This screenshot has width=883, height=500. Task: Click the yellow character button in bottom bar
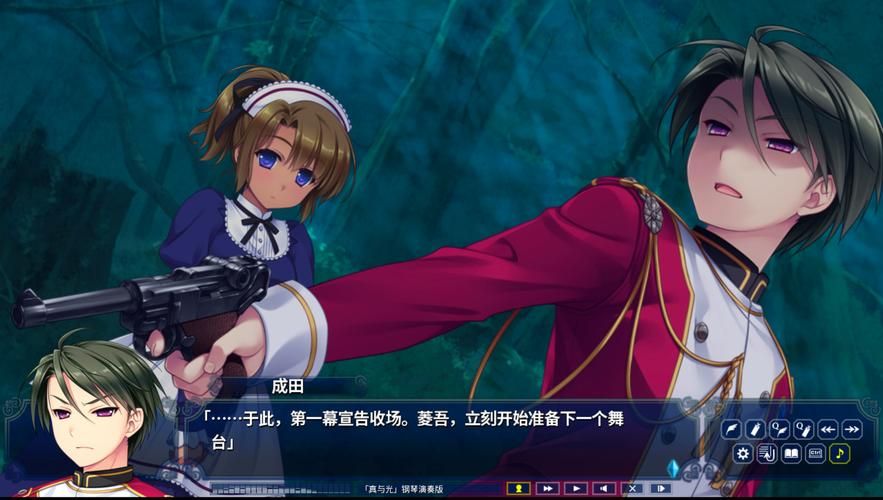point(518,488)
